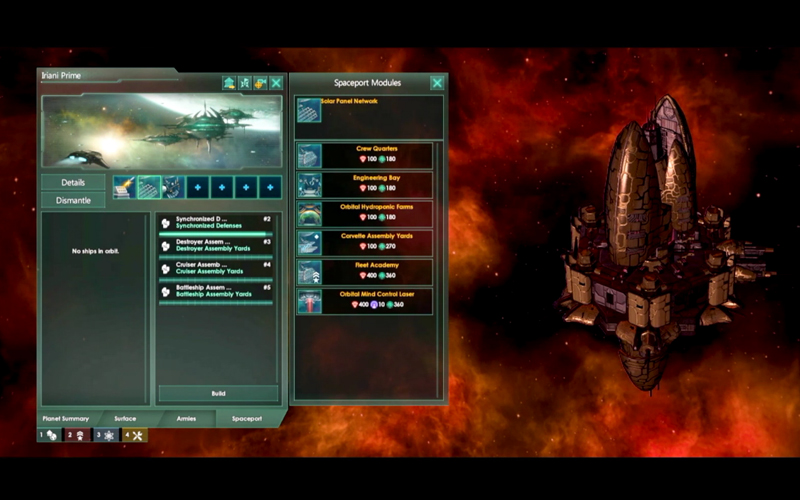
Task: Select the Spaceport tab
Action: 246,419
